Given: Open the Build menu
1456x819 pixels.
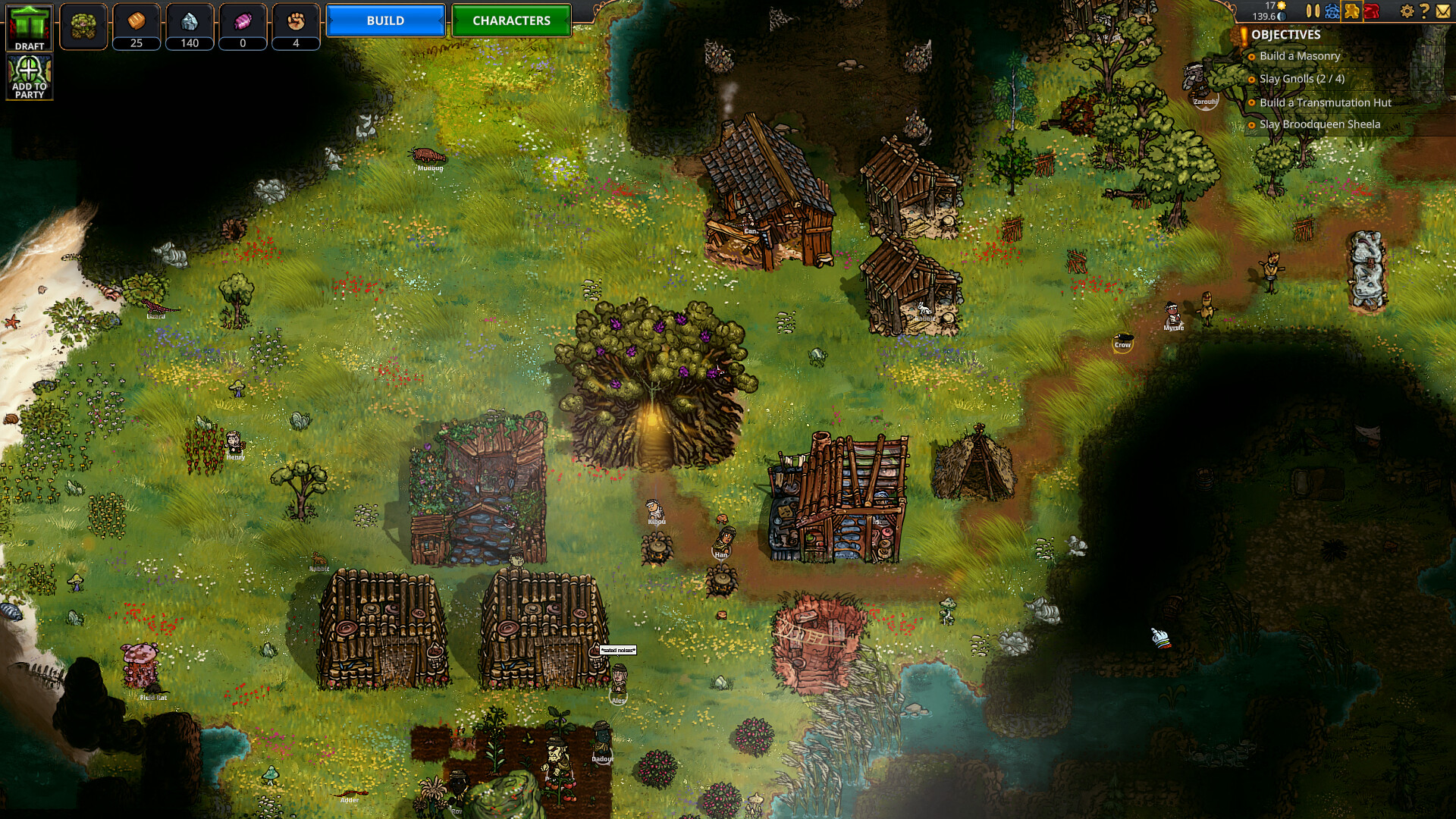Looking at the screenshot, I should point(385,20).
